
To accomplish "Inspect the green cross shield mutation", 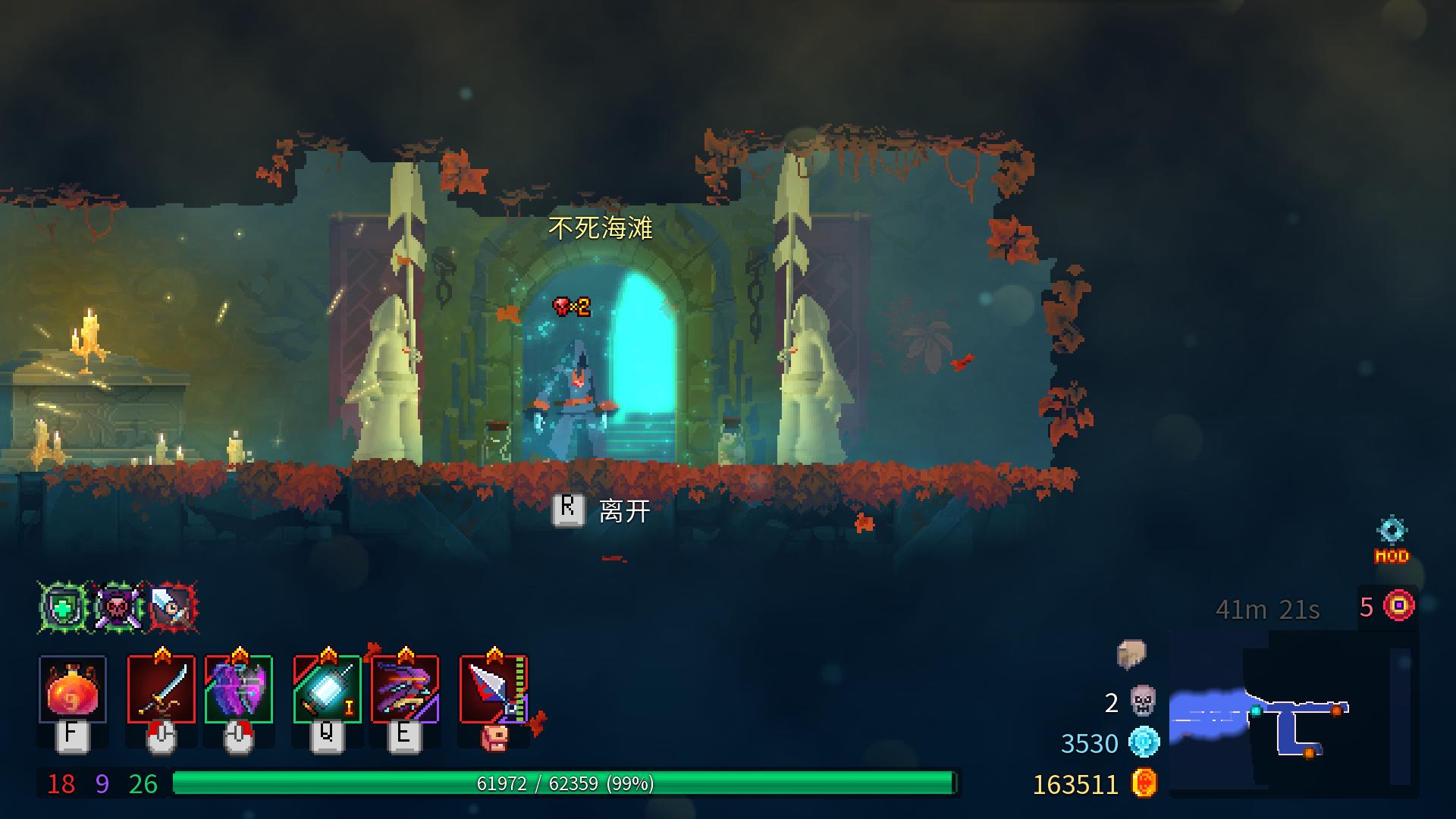I will click(x=64, y=607).
